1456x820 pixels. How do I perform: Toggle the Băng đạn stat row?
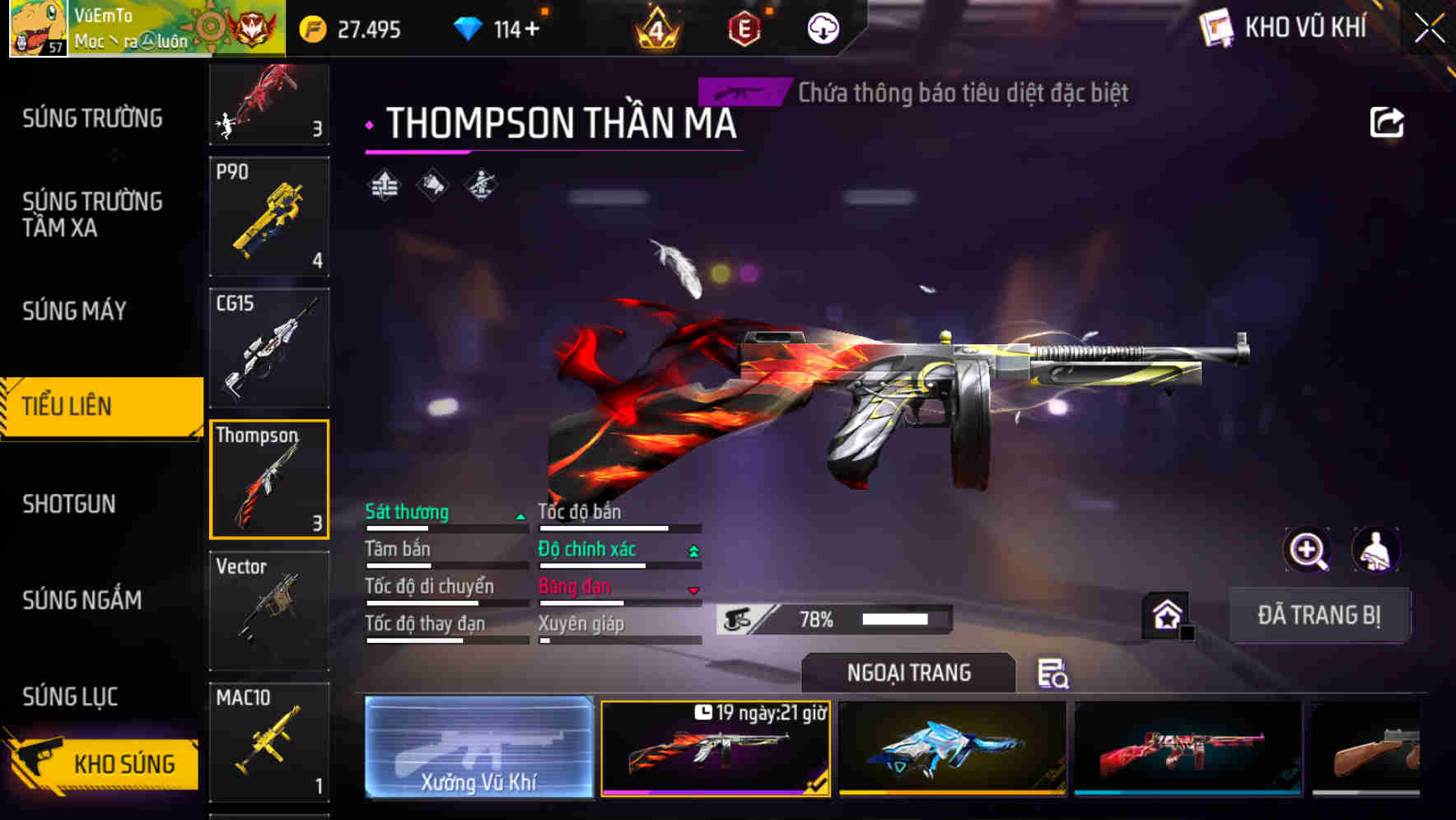pos(576,587)
